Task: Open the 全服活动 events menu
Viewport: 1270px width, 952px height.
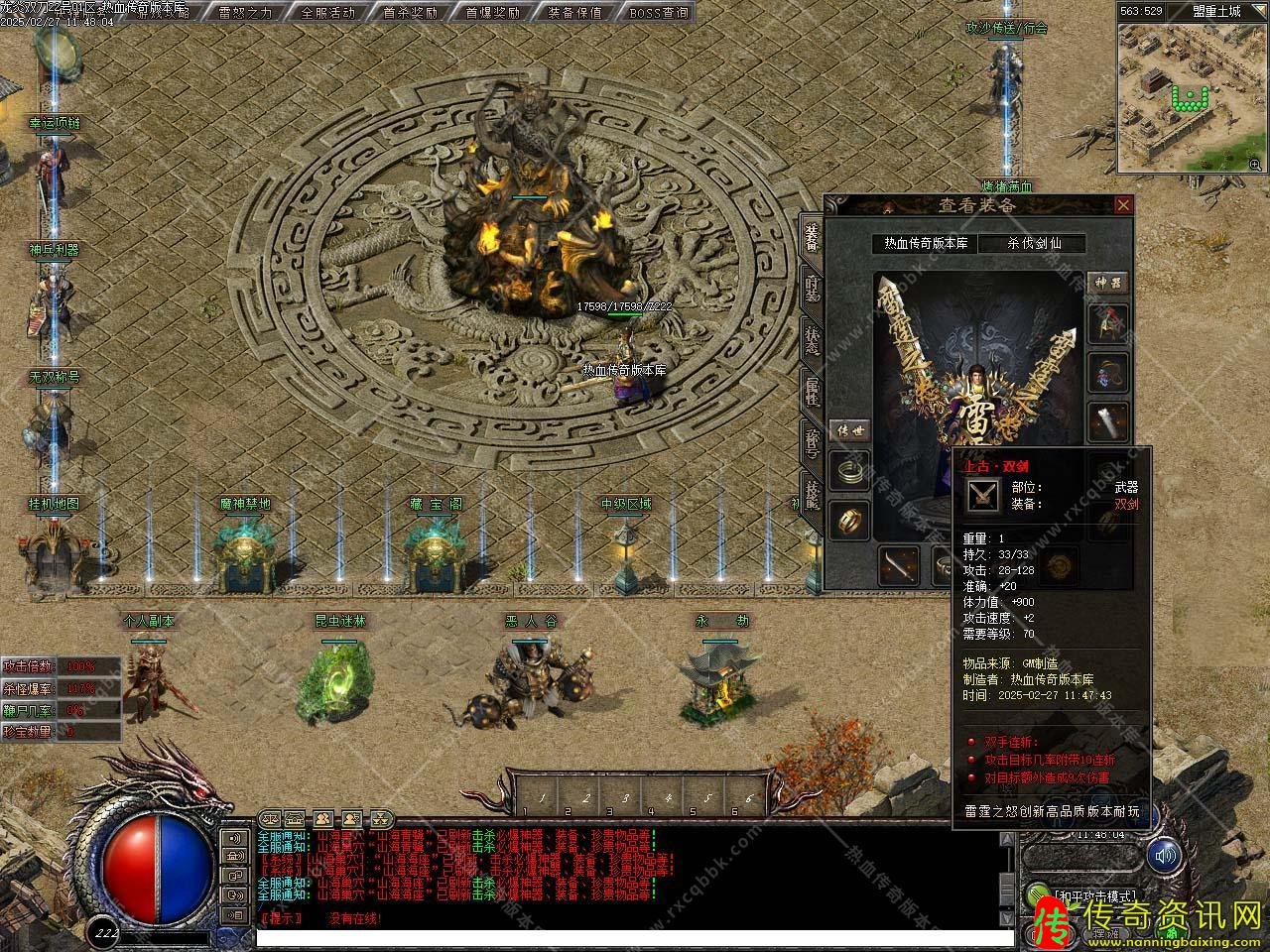Action: 328,13
